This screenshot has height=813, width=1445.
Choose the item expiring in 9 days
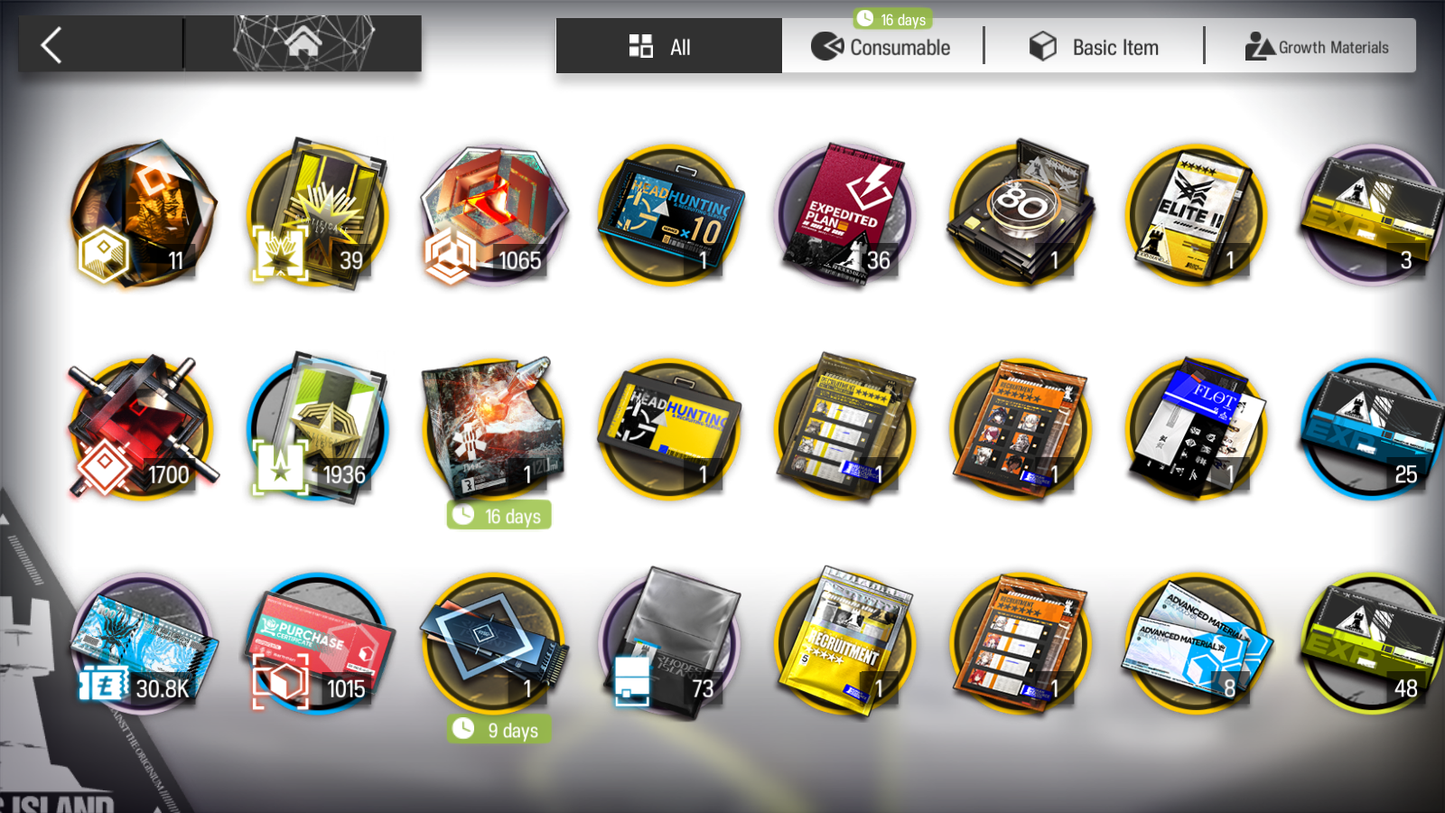494,643
